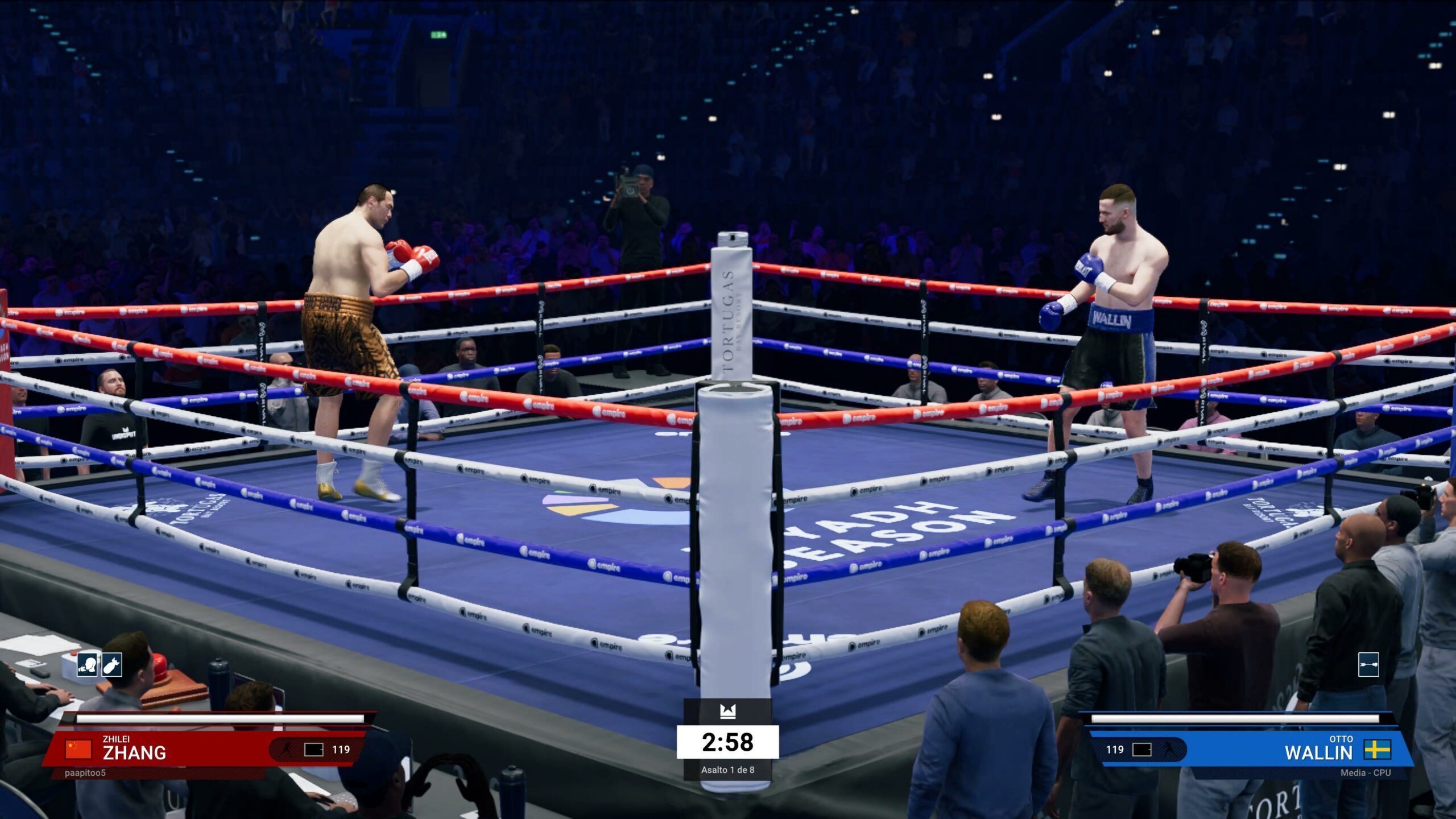Click Otto Wallin's Sweden flag
The image size is (1456, 819).
1378,750
